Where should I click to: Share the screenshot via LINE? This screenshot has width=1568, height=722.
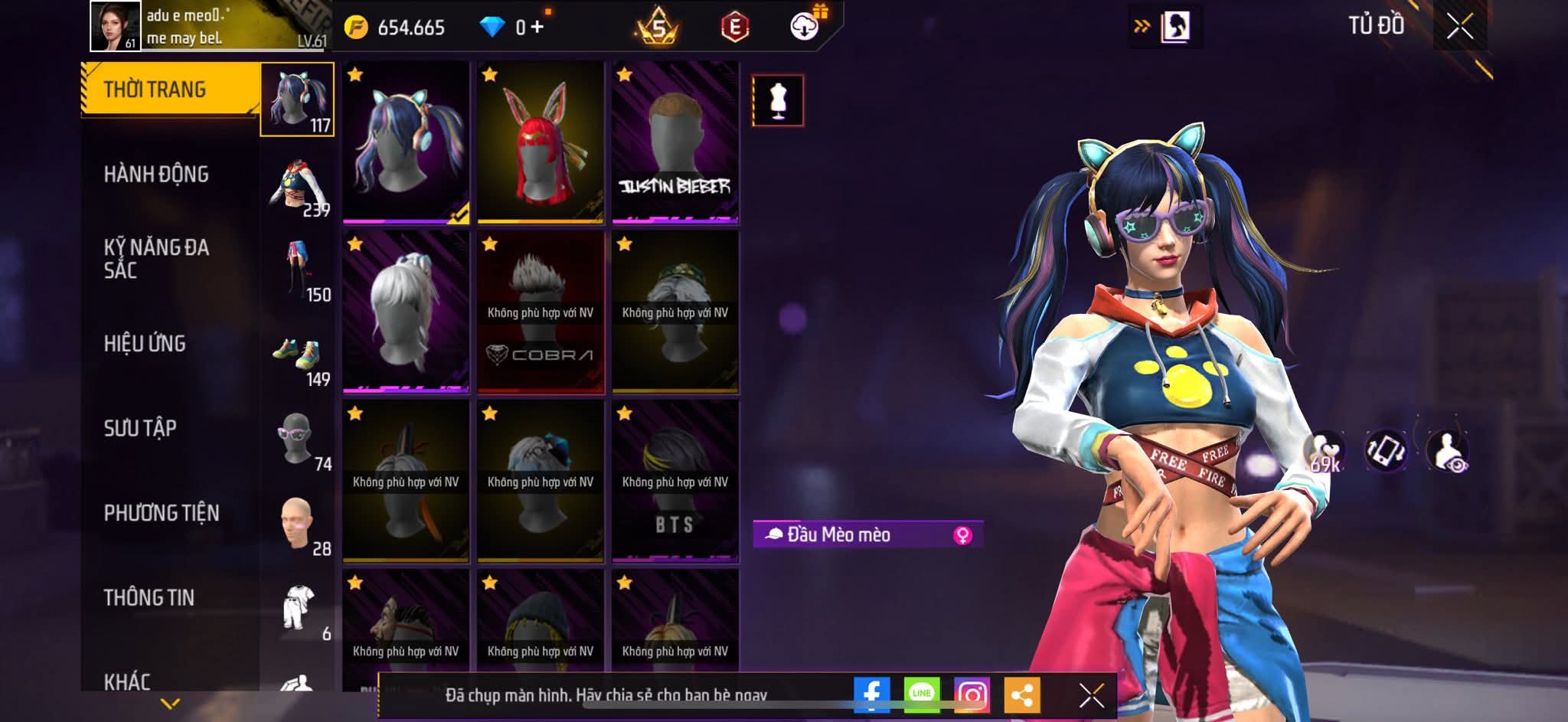(921, 694)
